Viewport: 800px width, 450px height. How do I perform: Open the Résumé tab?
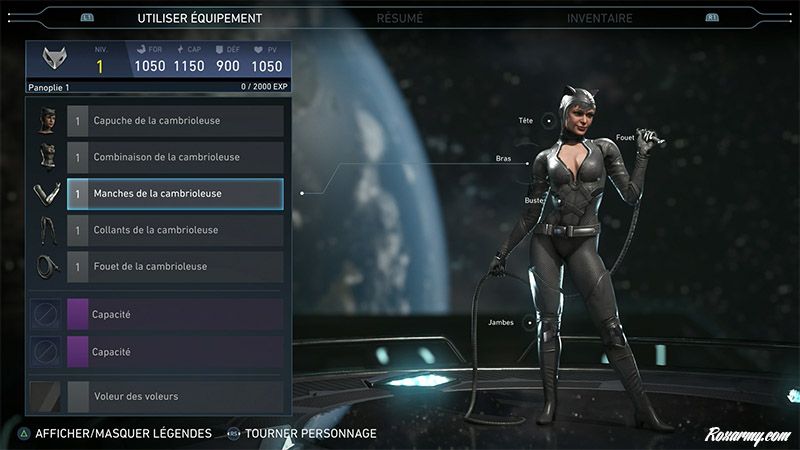[400, 18]
